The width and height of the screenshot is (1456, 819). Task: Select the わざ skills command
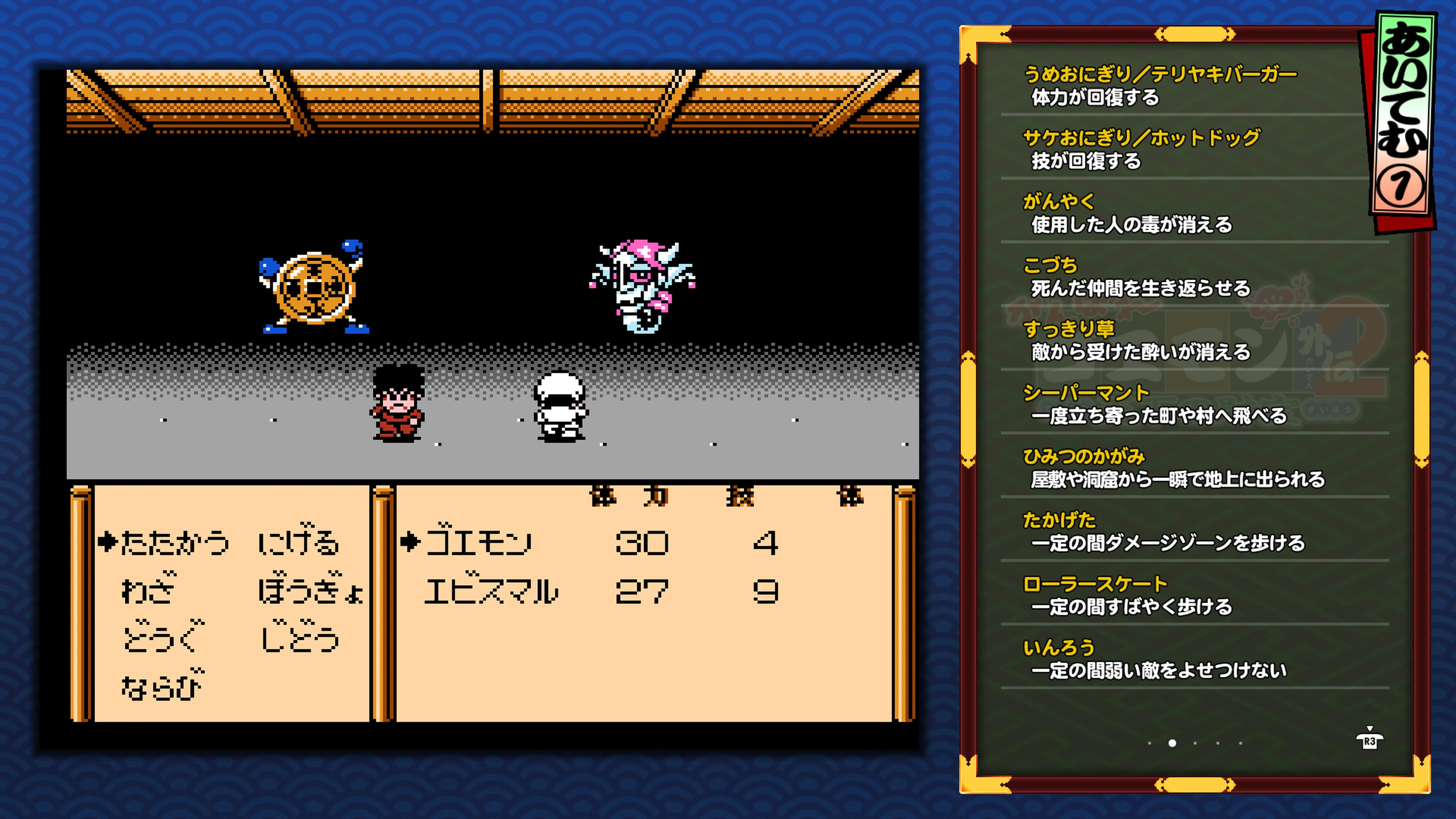(x=149, y=590)
